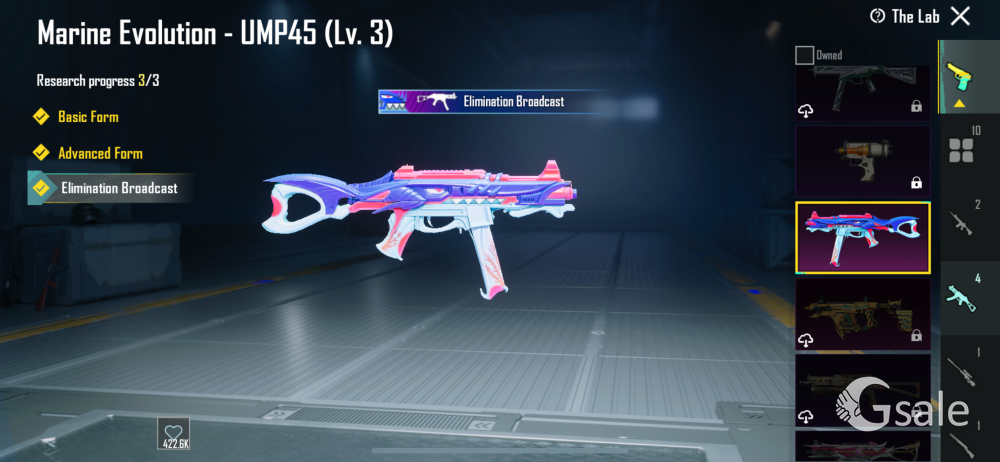Image resolution: width=1000 pixels, height=462 pixels.
Task: Select Basic Form research stage
Action: point(88,117)
